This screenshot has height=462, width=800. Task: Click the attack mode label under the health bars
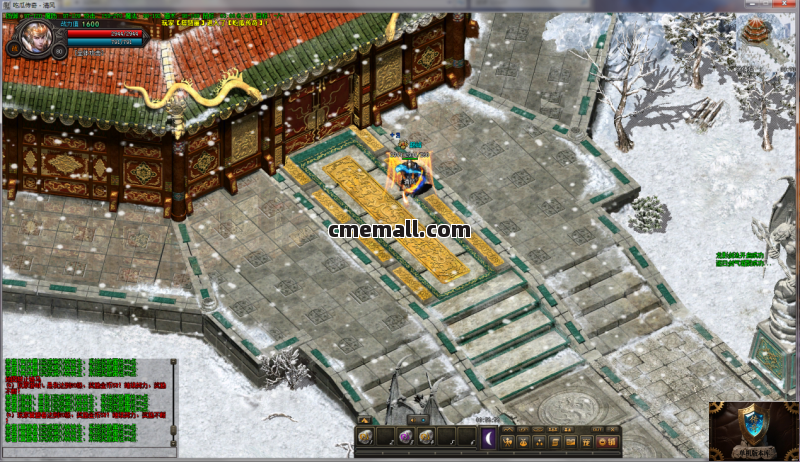coord(90,52)
